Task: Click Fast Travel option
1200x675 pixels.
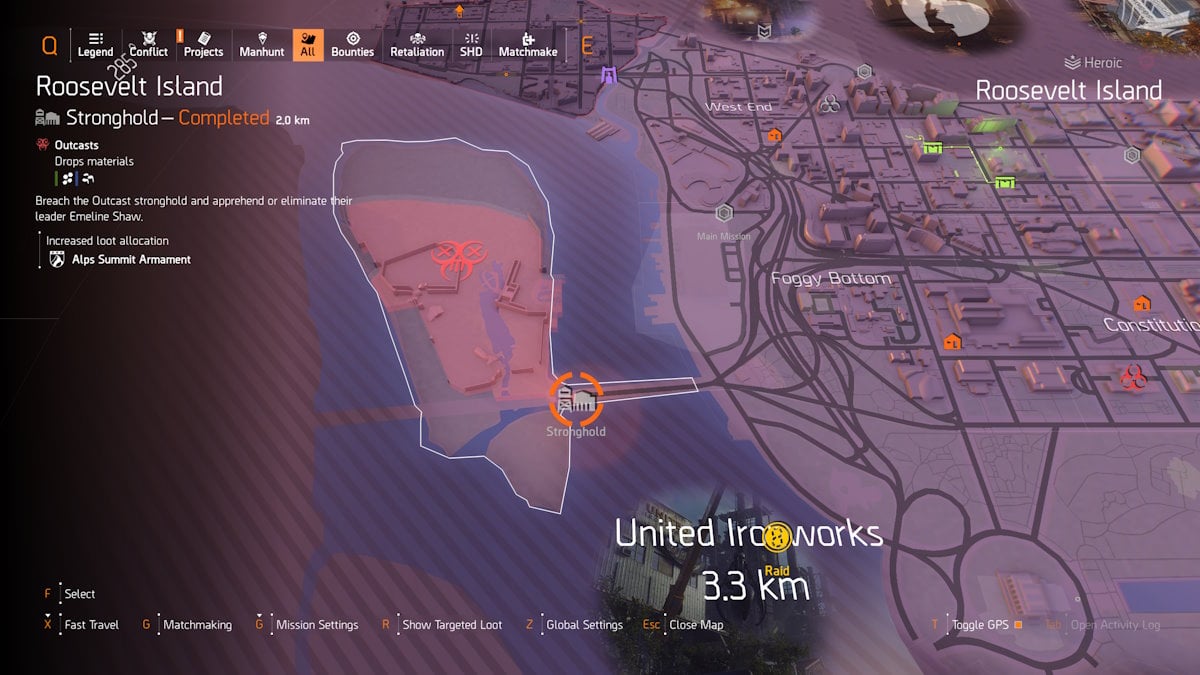Action: click(x=91, y=625)
